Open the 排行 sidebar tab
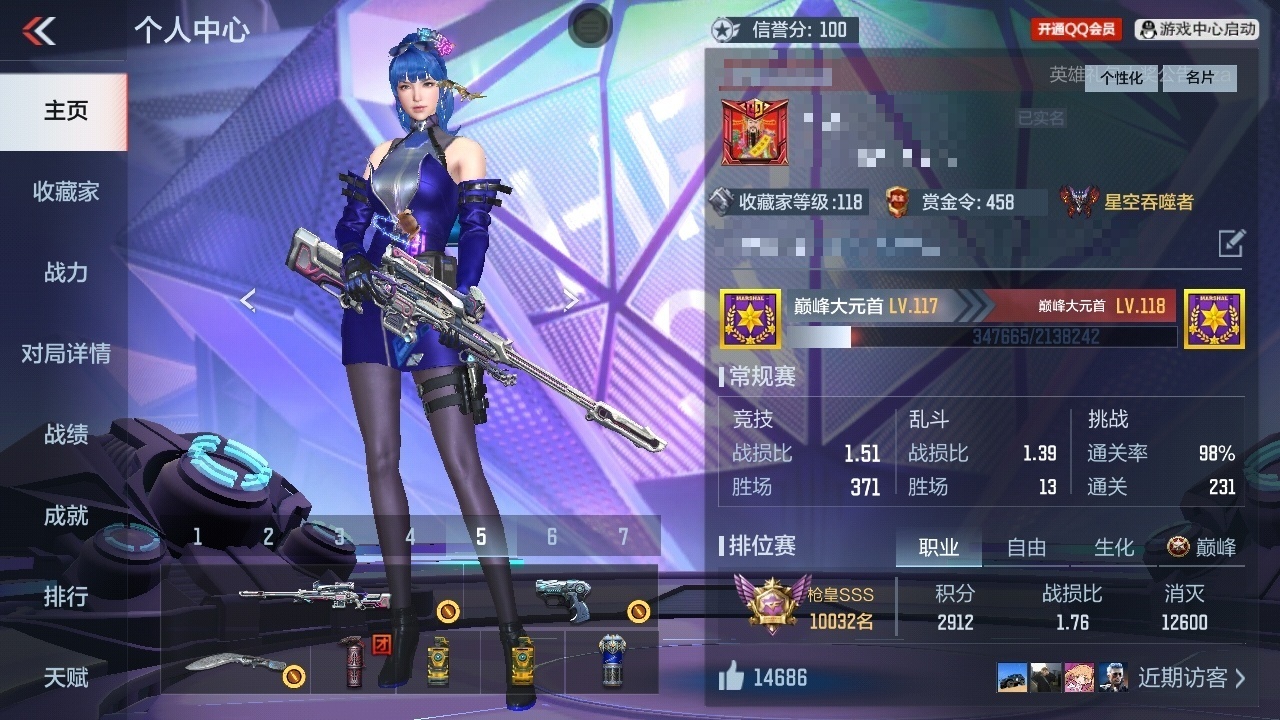Screen dimensions: 1280x720 point(65,597)
